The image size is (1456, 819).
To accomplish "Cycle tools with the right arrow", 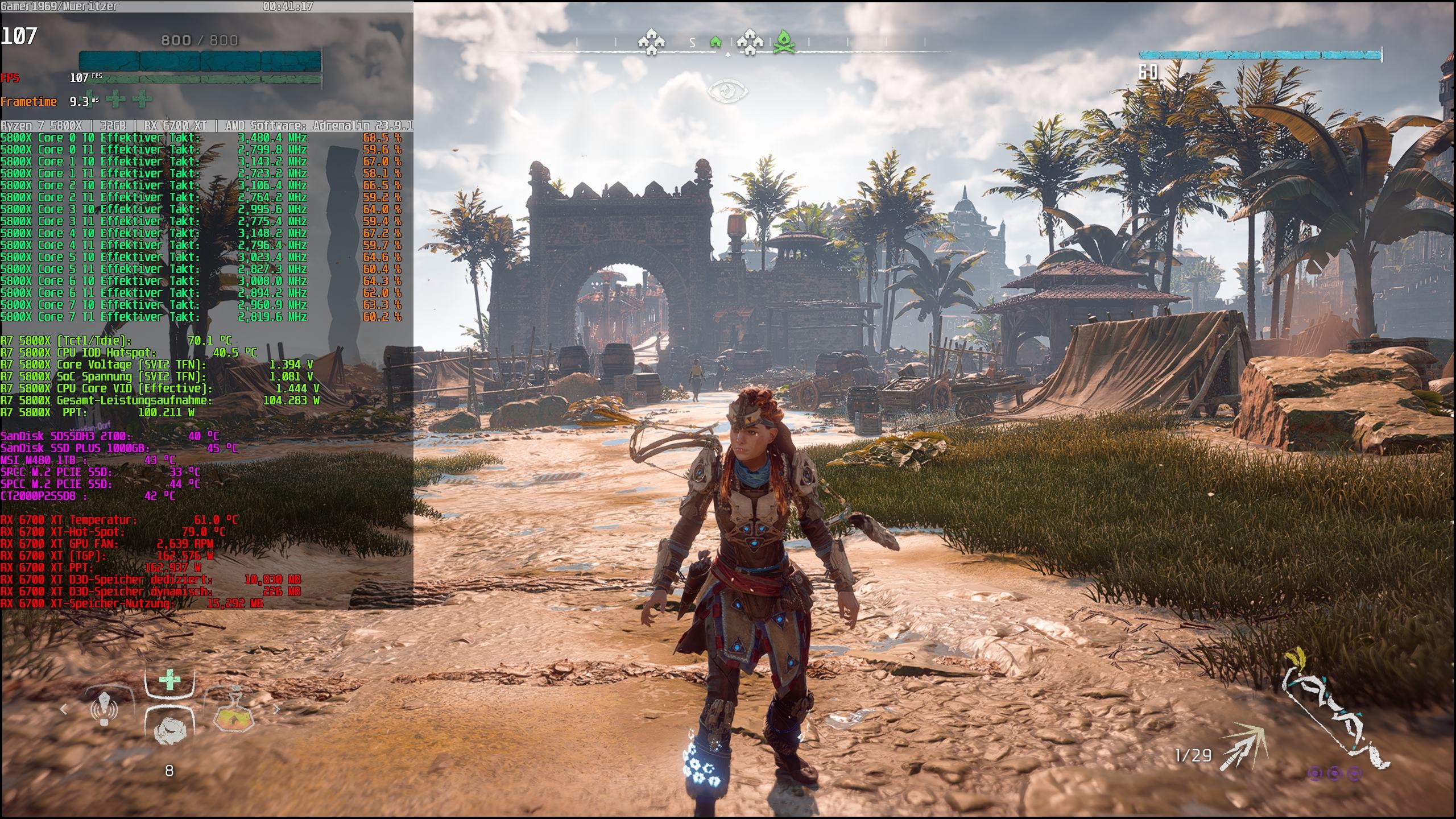I will click(277, 709).
